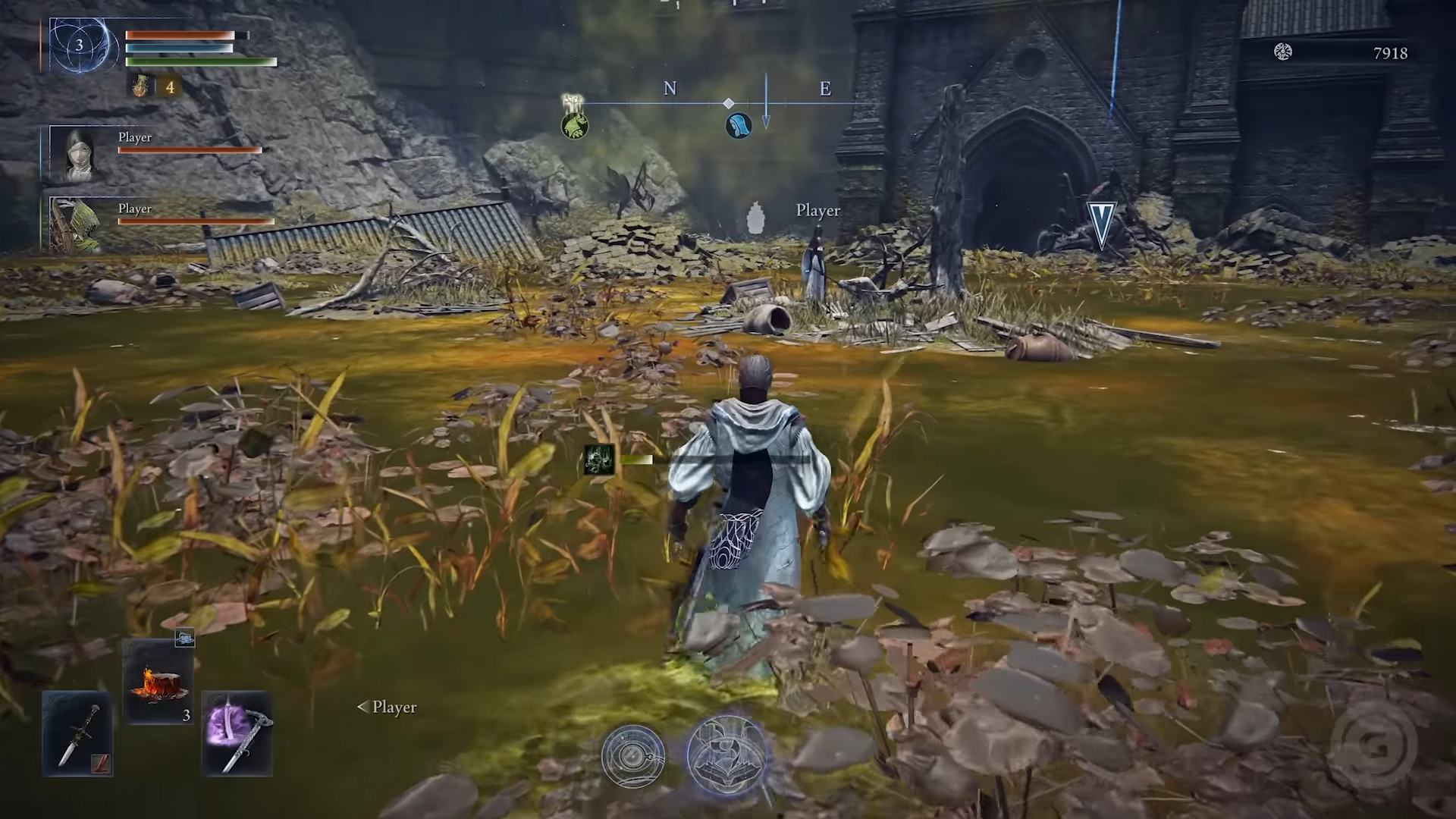Click the blue hooded compass marker
This screenshot has width=1456, height=819.
(x=738, y=125)
